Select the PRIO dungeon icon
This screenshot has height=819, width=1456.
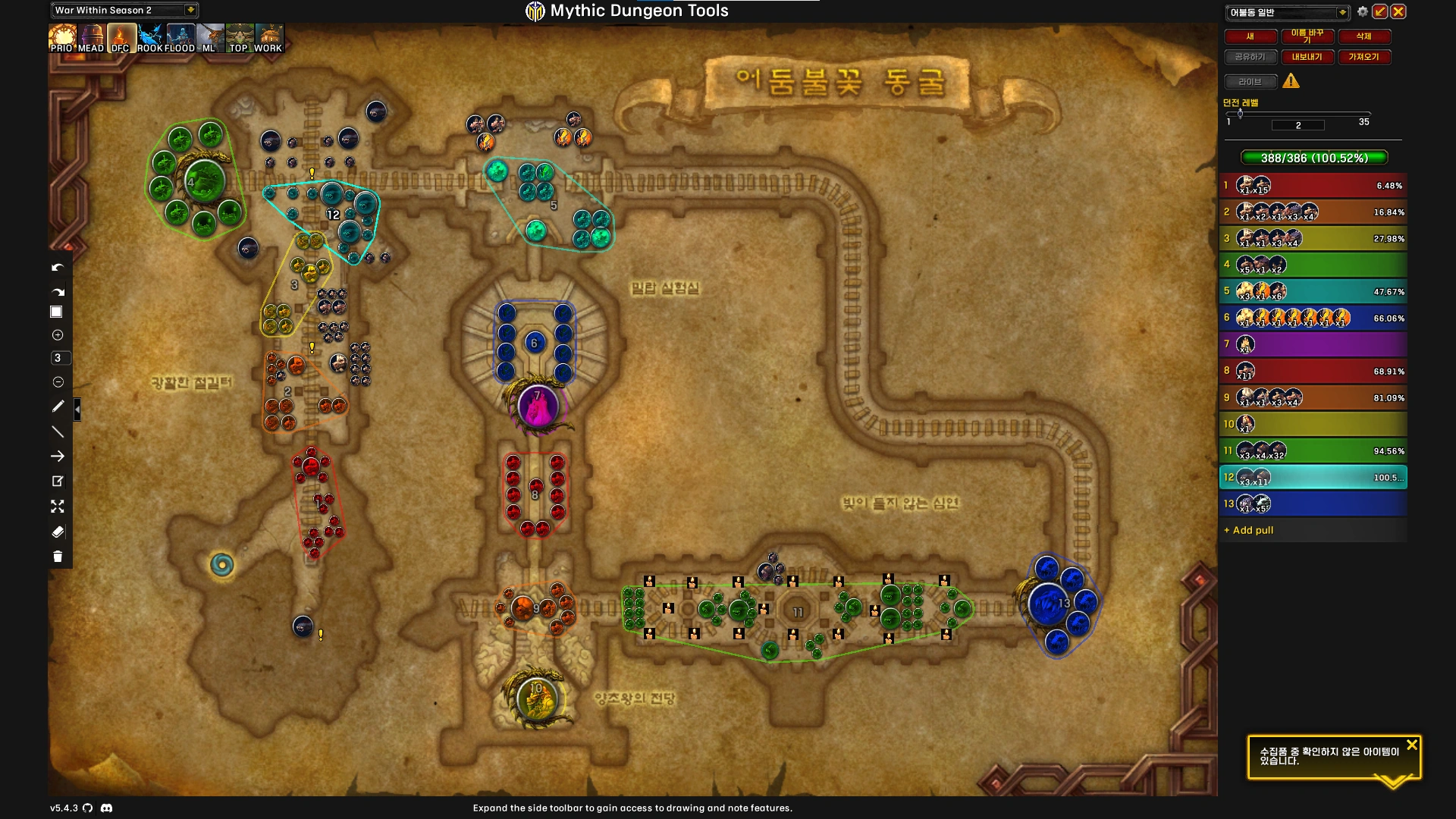(61, 38)
